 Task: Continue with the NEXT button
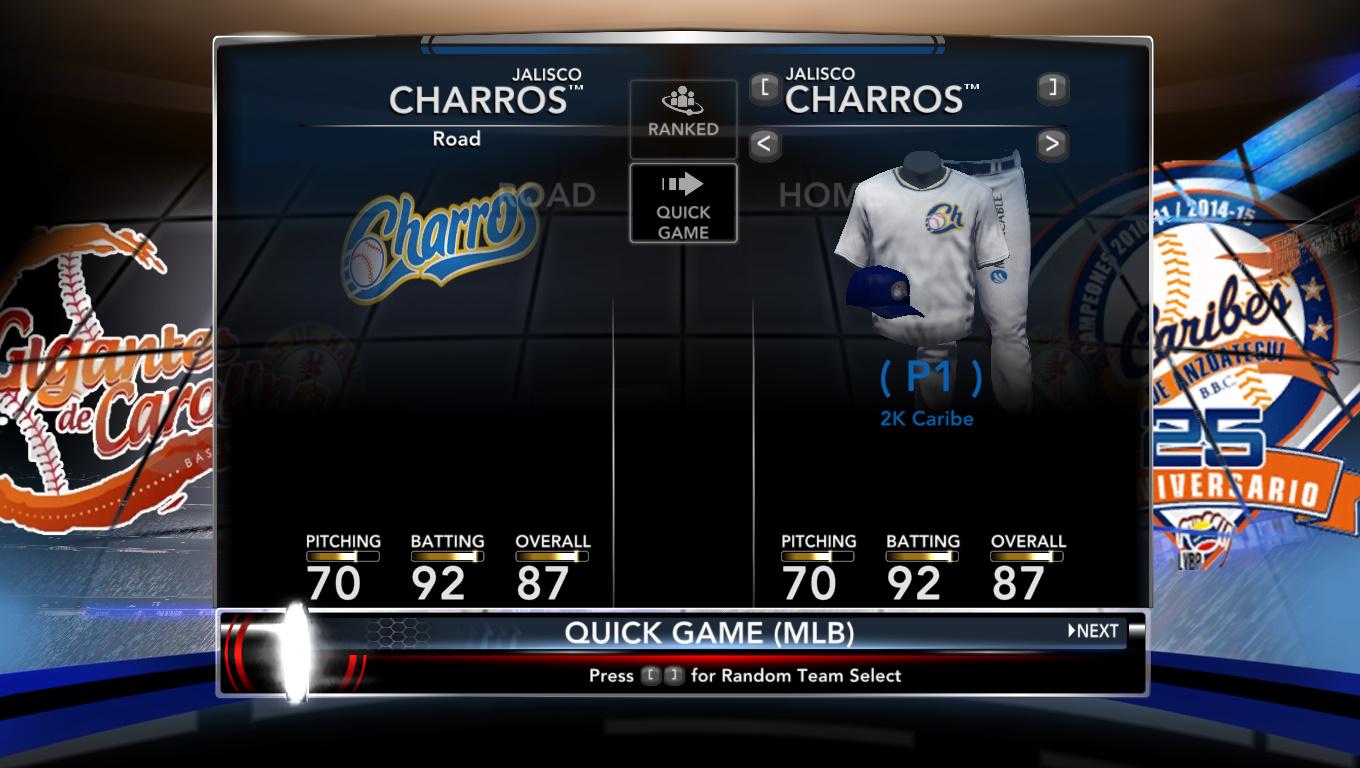tap(1093, 631)
